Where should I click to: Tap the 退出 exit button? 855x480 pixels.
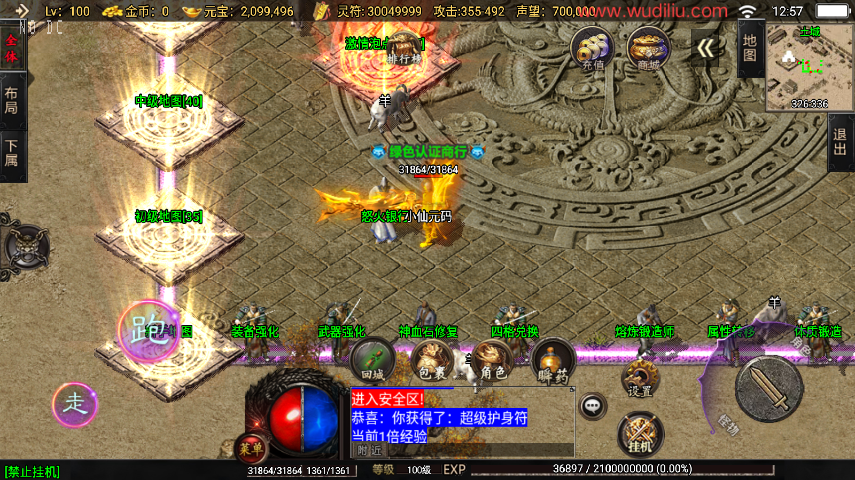point(841,143)
